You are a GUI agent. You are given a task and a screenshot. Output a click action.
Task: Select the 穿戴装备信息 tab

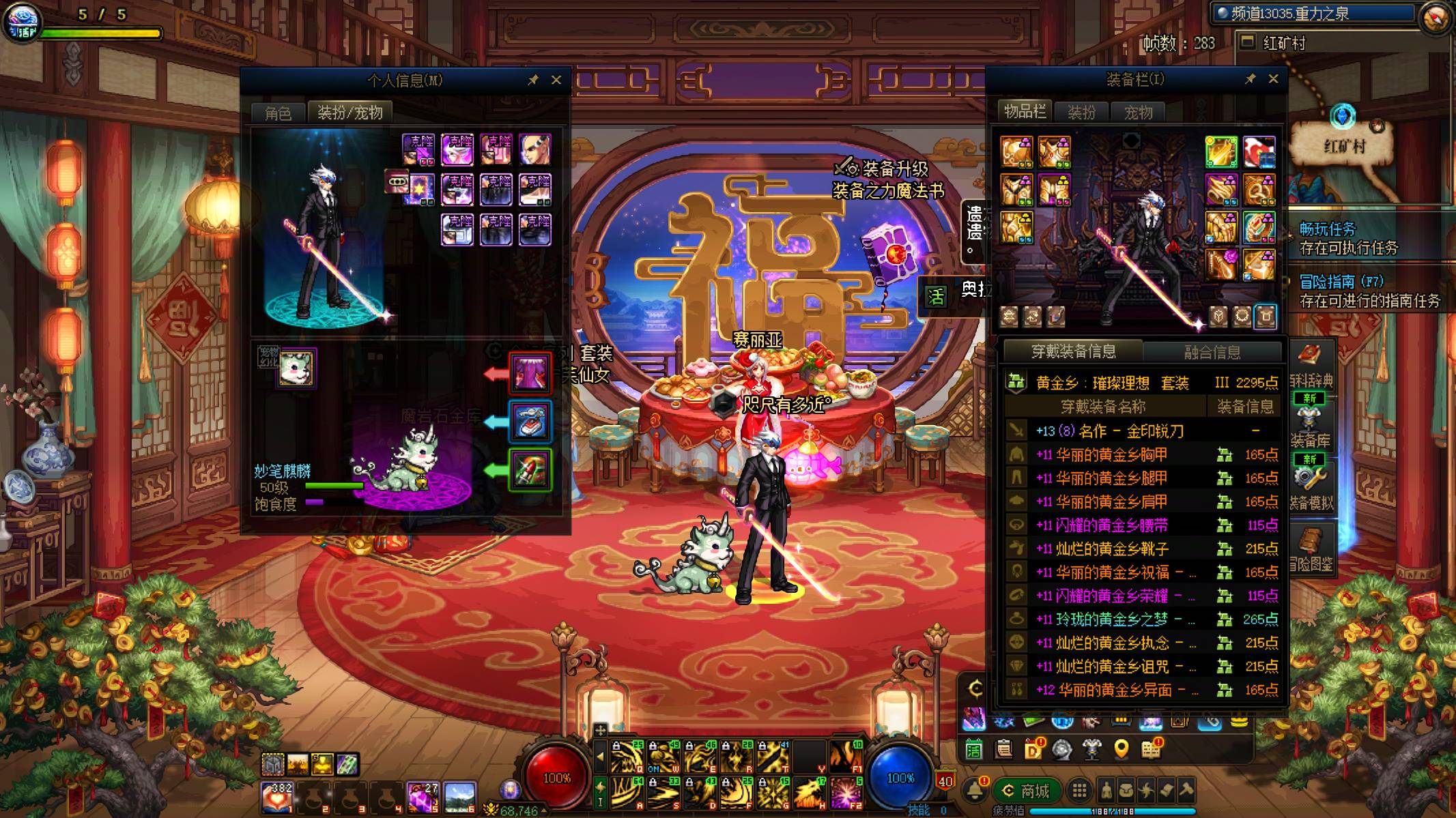coord(1073,352)
